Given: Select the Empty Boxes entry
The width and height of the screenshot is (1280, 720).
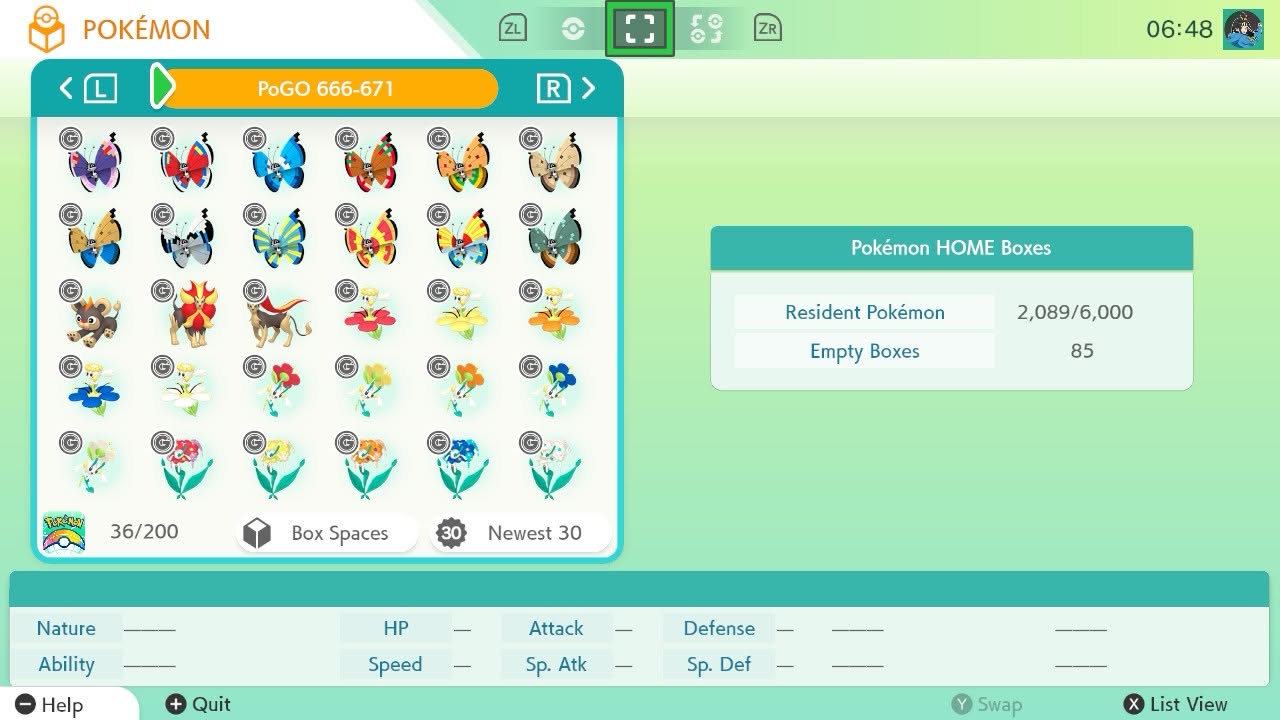Looking at the screenshot, I should [864, 351].
